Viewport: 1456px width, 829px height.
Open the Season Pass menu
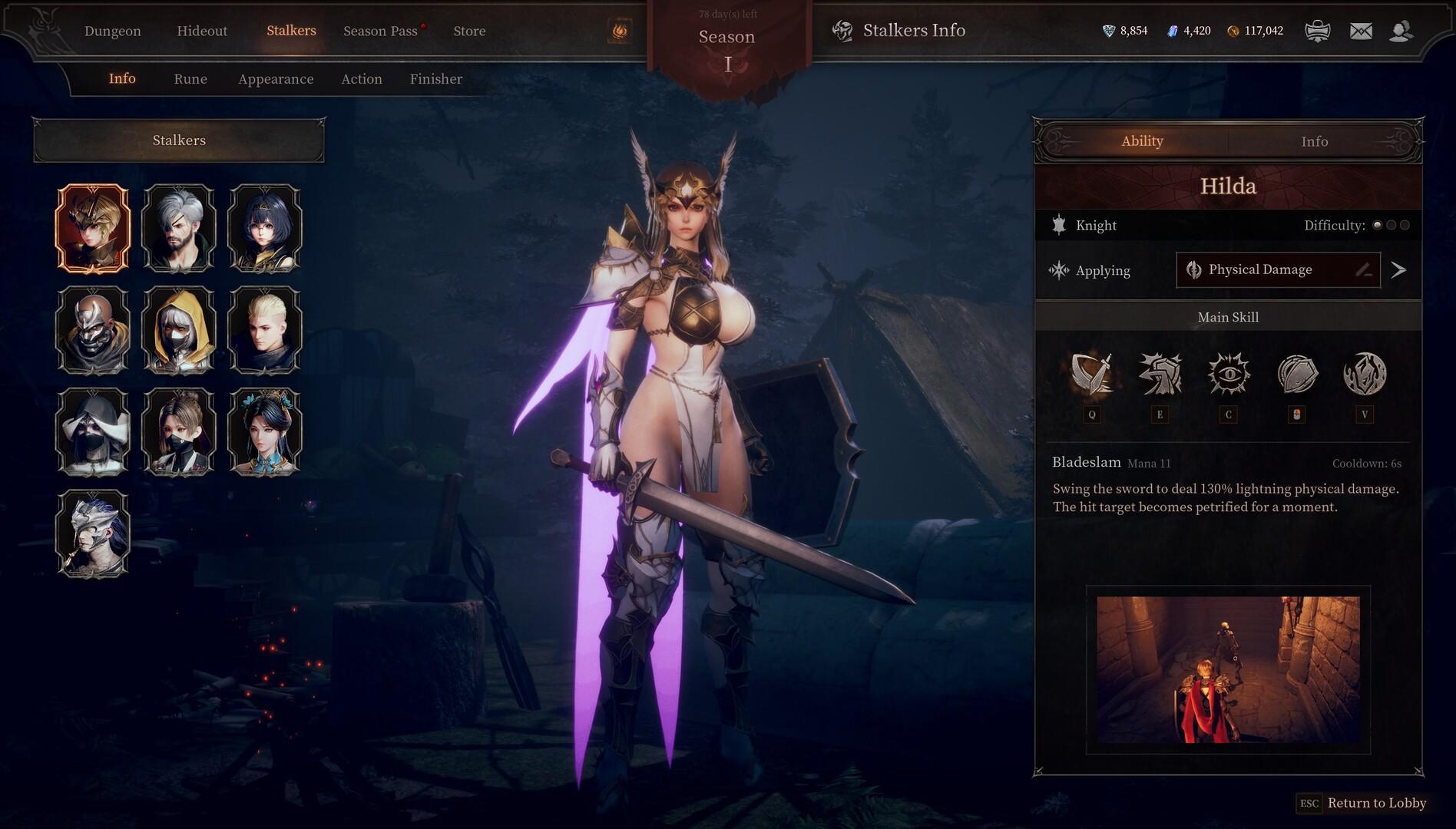[380, 31]
